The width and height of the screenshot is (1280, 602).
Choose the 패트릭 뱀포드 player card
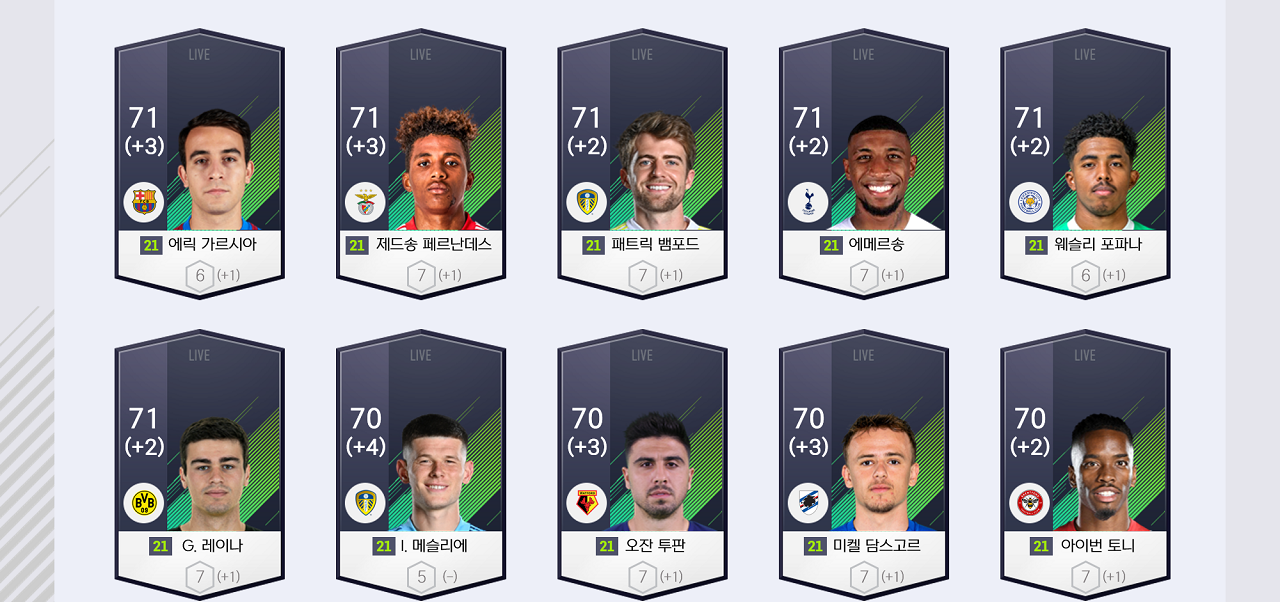pyautogui.click(x=642, y=165)
